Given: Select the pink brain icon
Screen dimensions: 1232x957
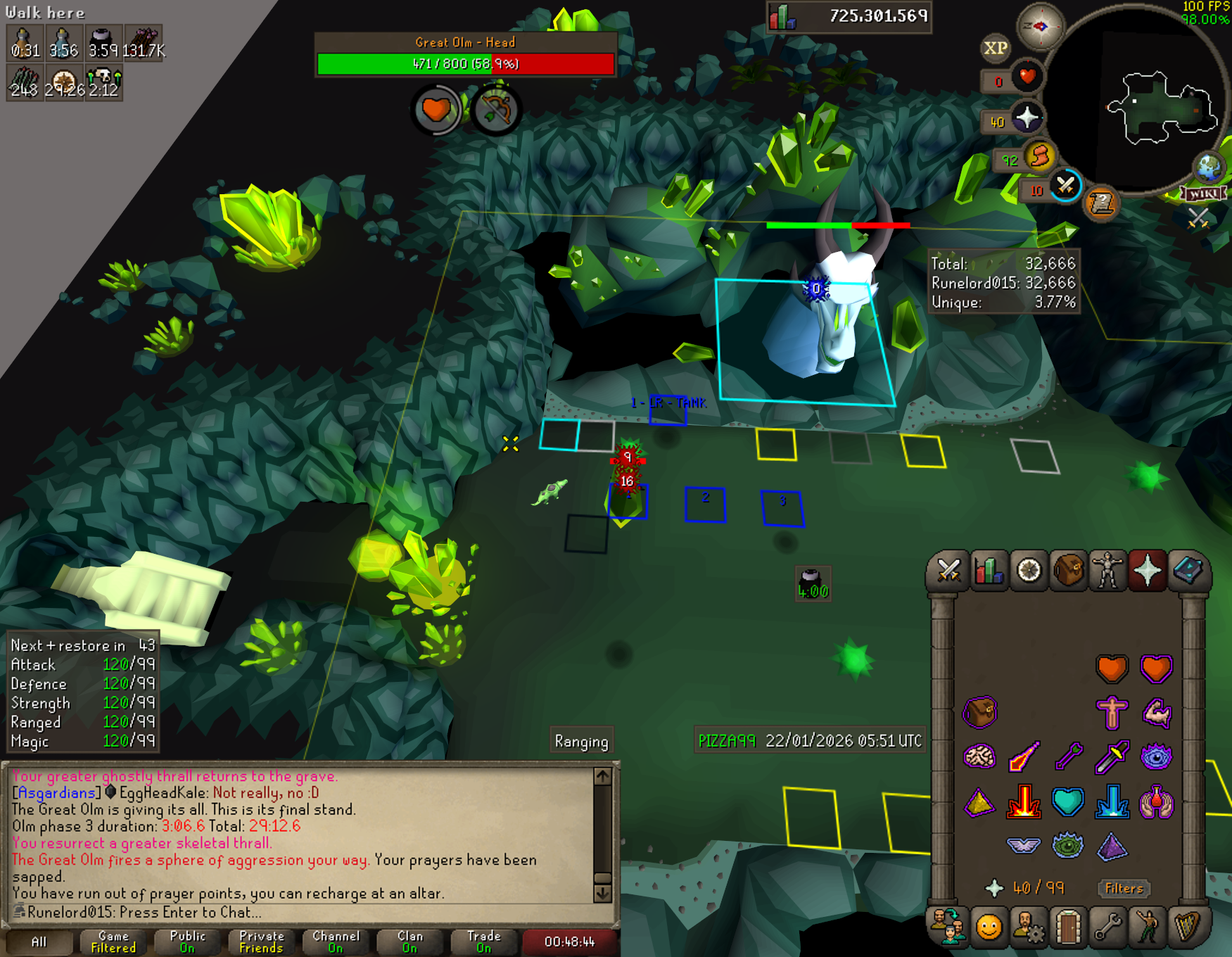Looking at the screenshot, I should [x=979, y=756].
